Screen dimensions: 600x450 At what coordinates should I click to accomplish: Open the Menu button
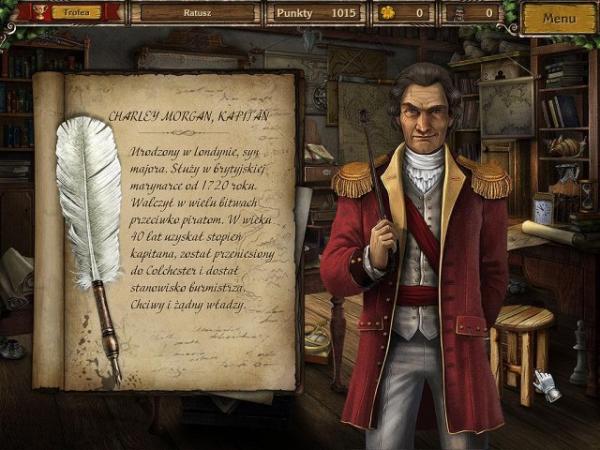point(559,16)
